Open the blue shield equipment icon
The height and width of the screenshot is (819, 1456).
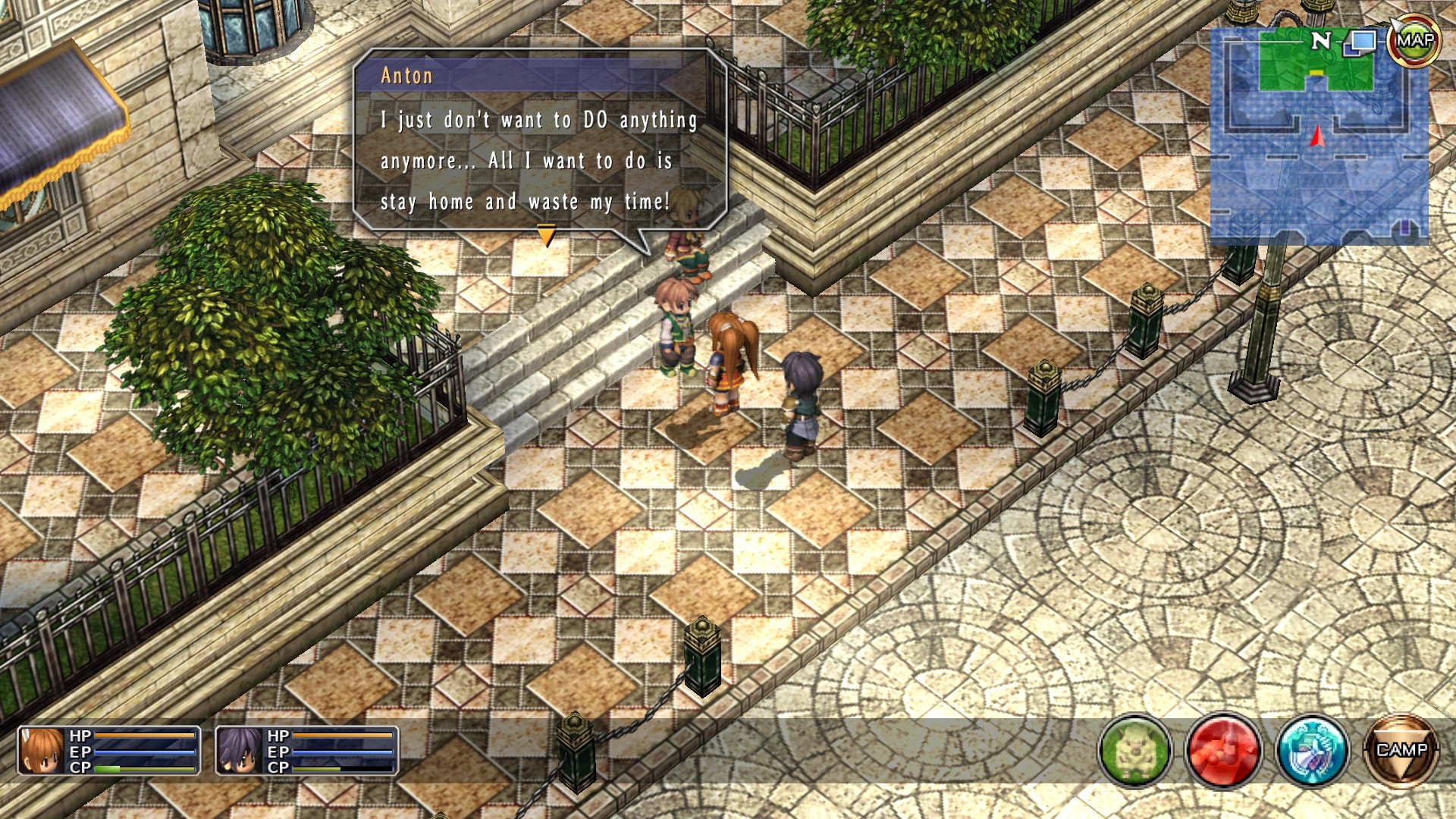click(1312, 751)
